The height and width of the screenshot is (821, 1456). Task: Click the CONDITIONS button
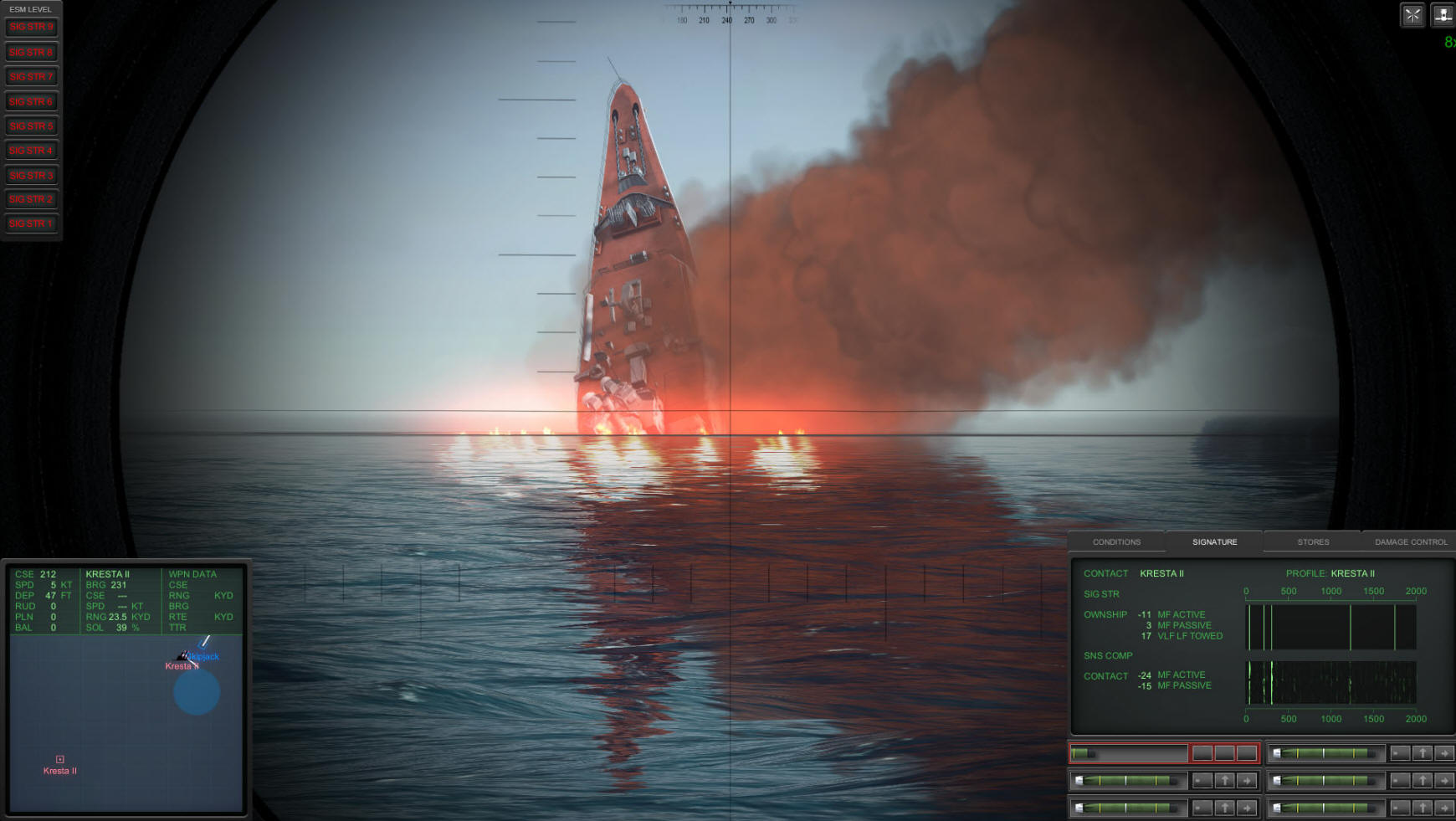tap(1115, 541)
